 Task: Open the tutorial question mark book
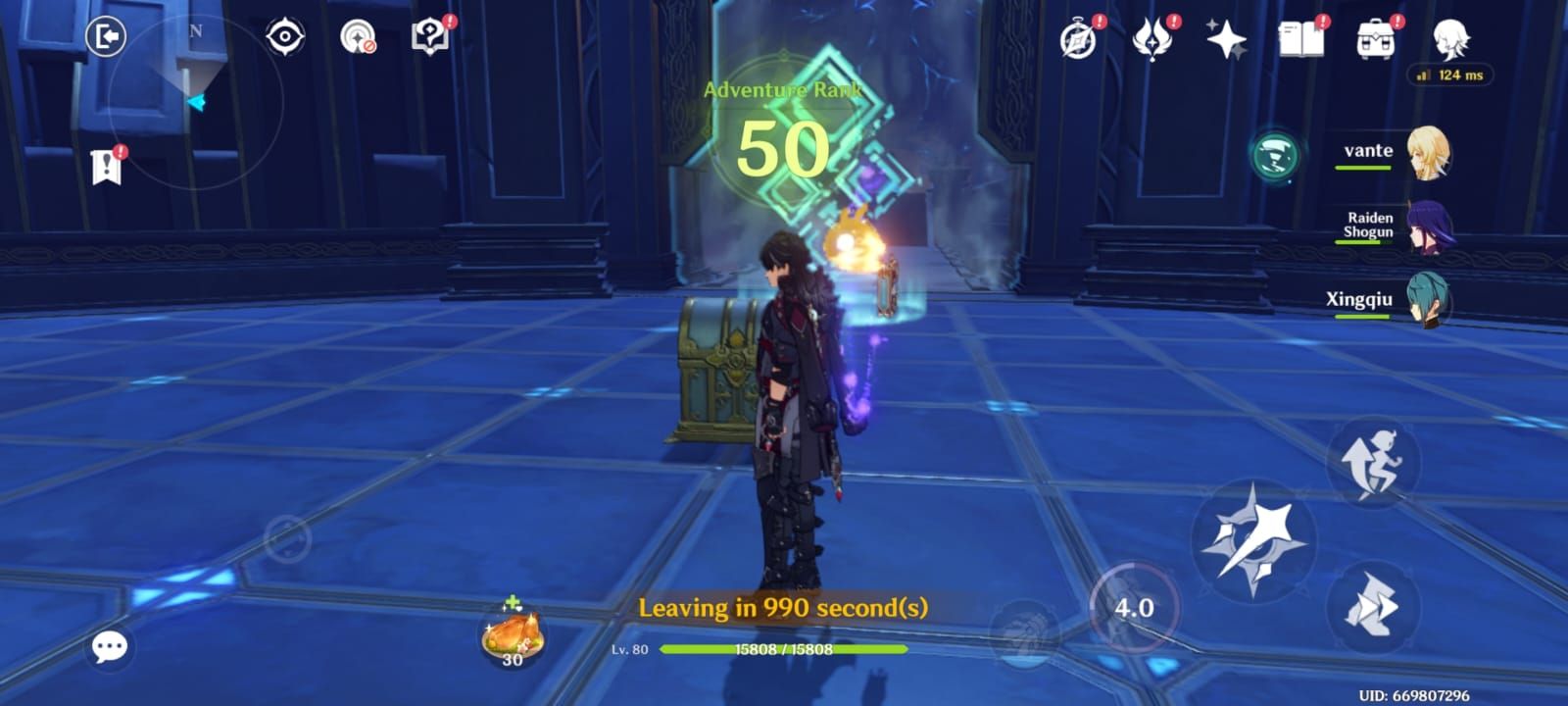(428, 36)
